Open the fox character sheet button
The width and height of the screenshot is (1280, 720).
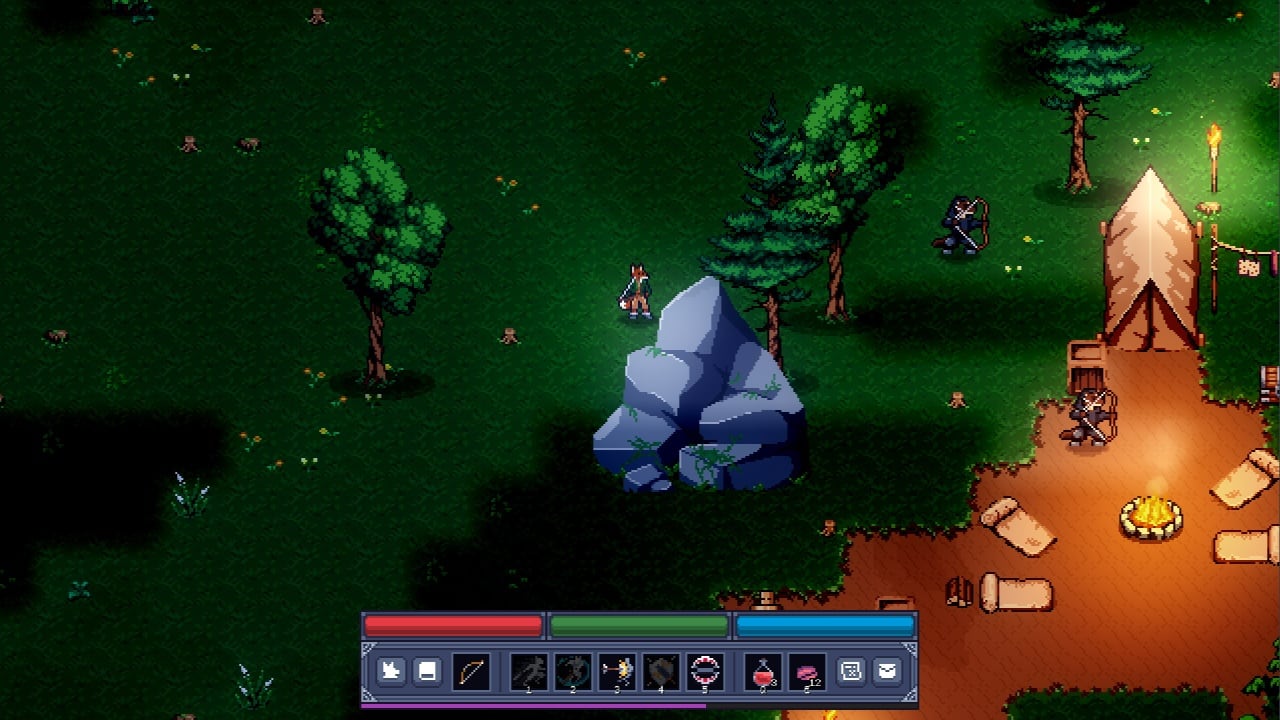(x=391, y=671)
